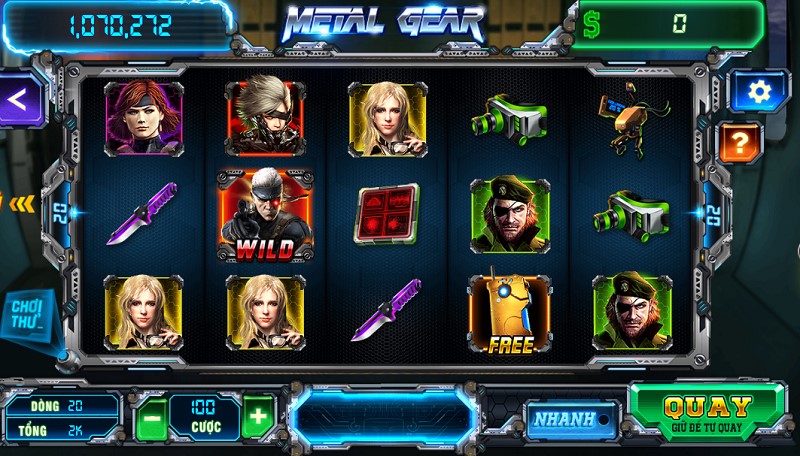Spin the reels with the QUAY button
Image resolution: width=800 pixels, height=456 pixels.
pos(708,411)
